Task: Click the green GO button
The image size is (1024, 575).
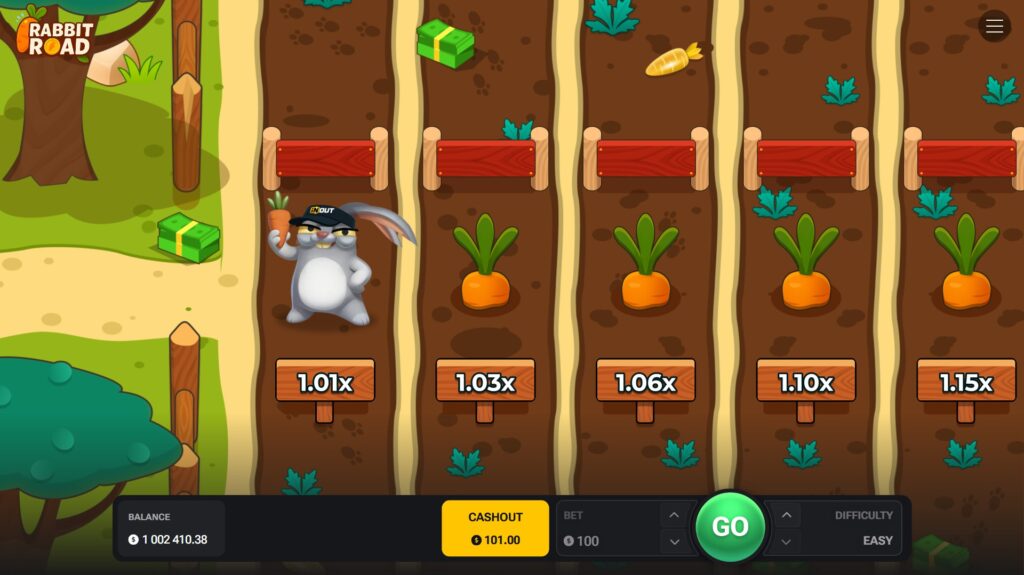Action: [x=730, y=527]
